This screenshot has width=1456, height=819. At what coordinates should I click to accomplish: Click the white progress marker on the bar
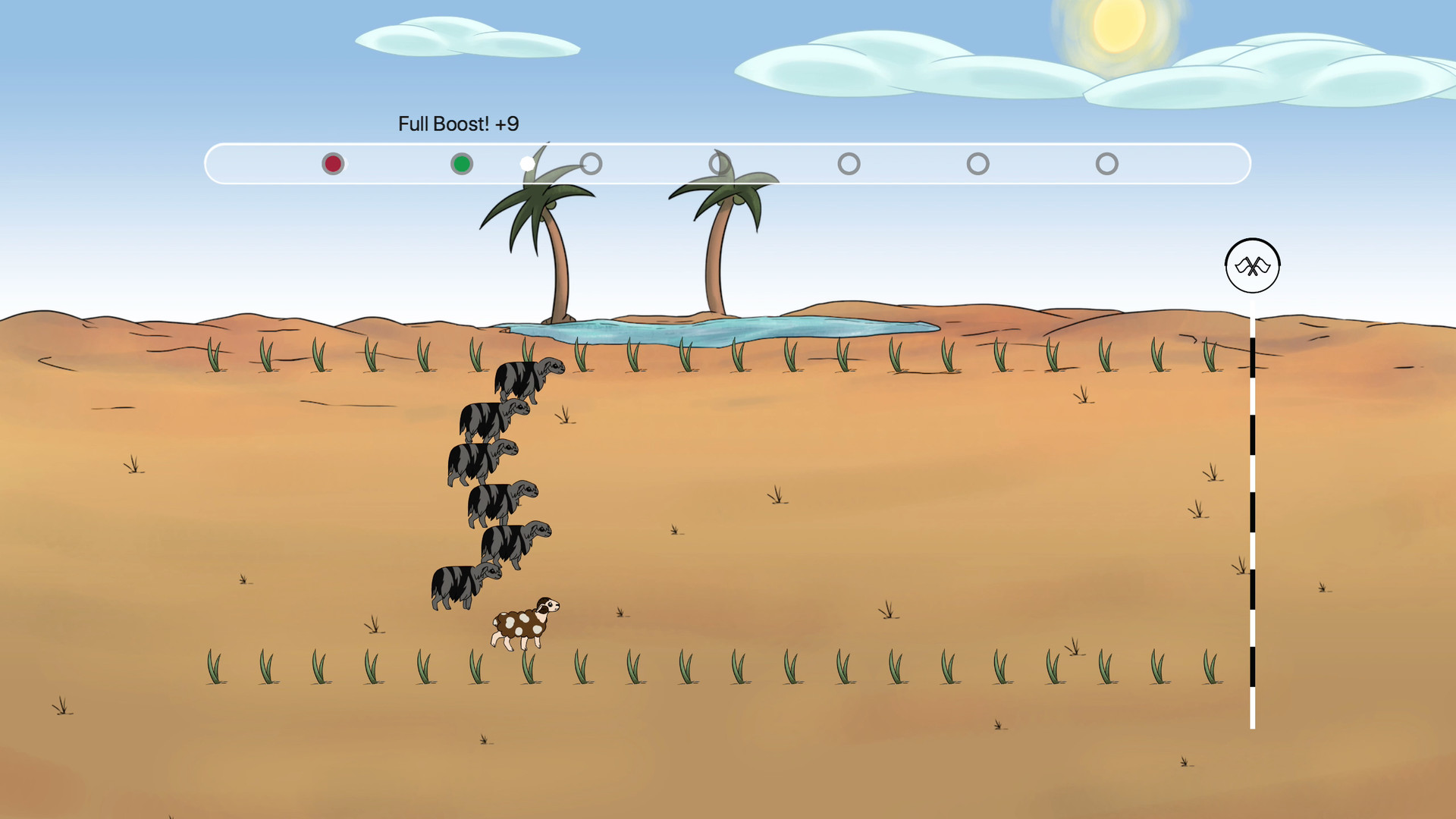coord(527,162)
